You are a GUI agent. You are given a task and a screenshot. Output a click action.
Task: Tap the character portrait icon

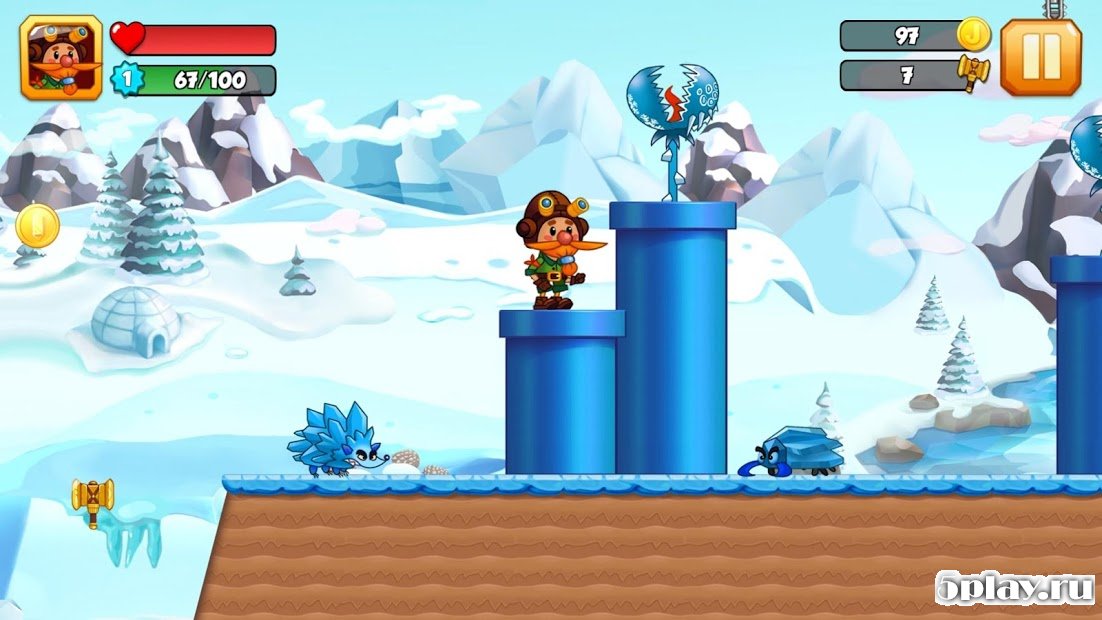(61, 58)
